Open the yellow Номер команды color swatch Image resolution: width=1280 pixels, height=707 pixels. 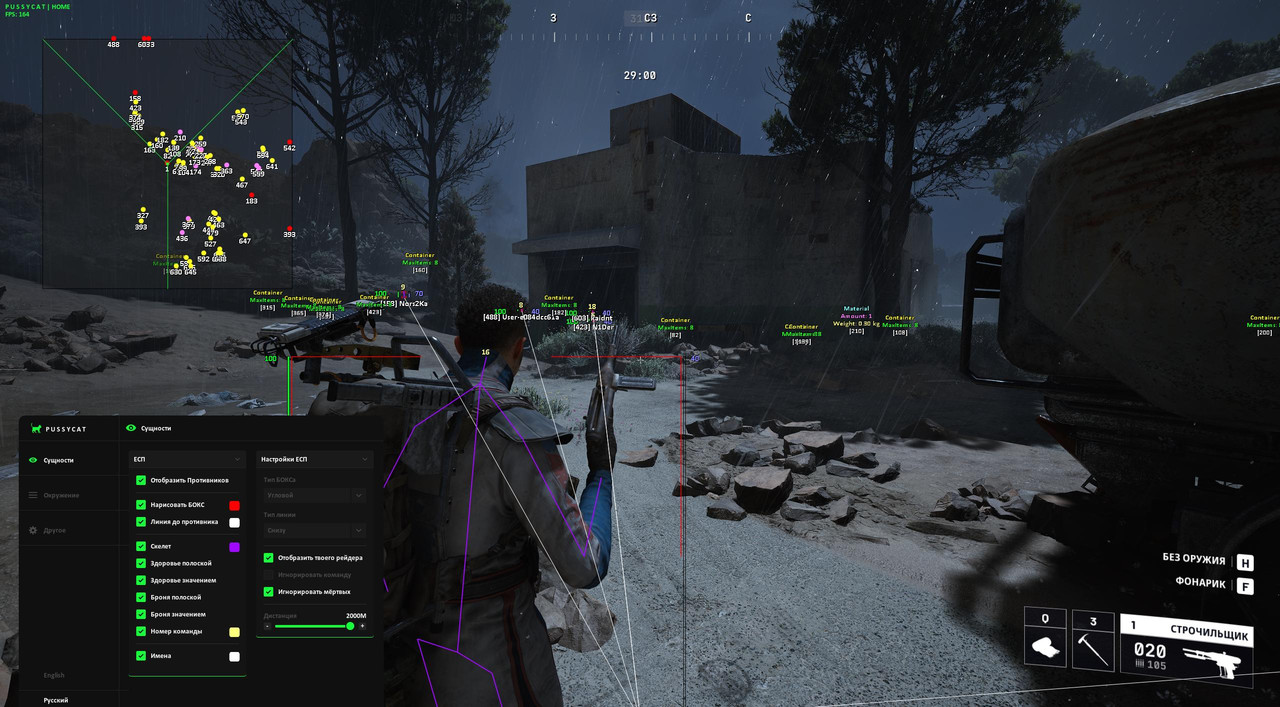234,632
